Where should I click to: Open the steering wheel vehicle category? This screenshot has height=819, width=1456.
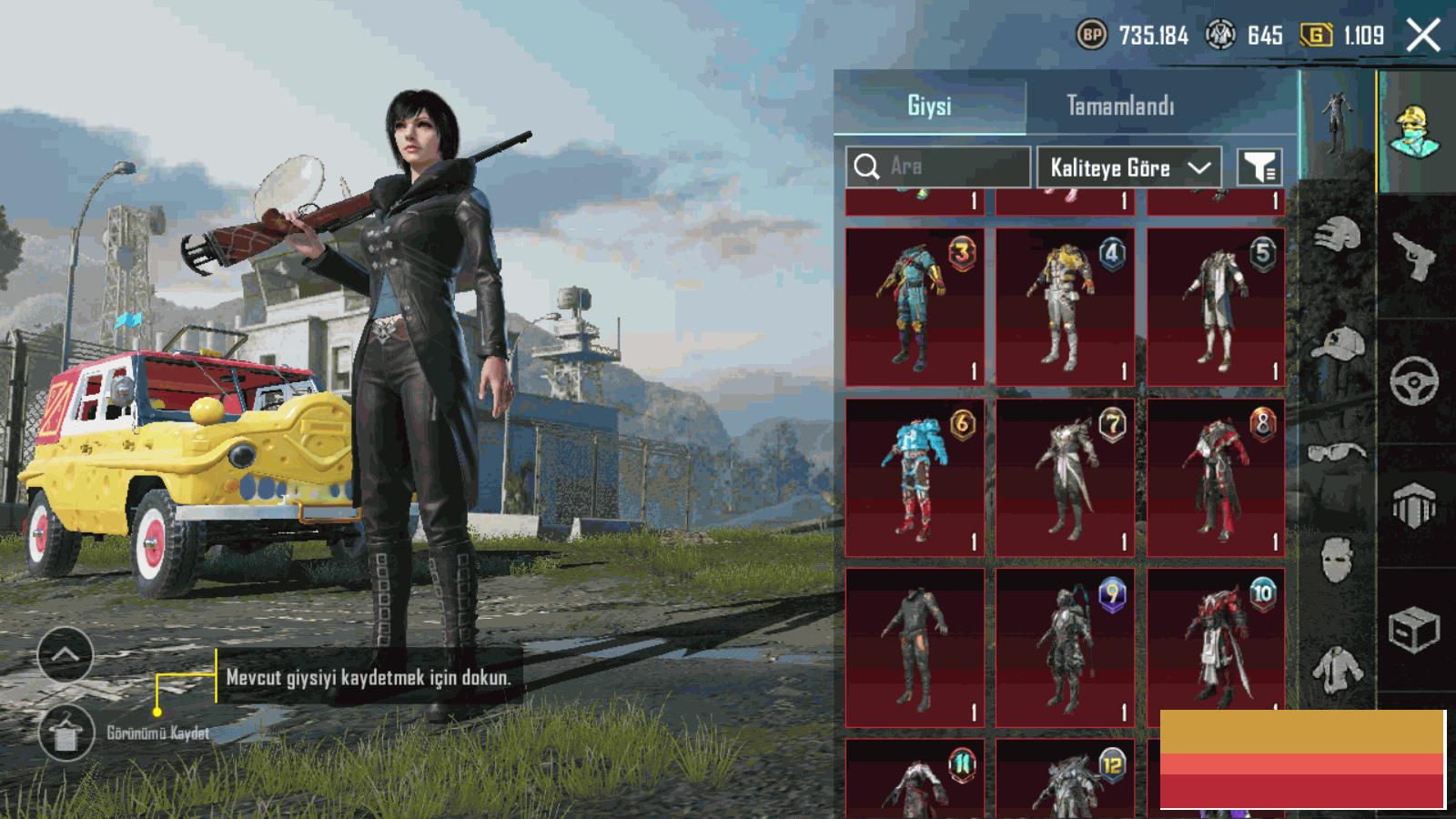pyautogui.click(x=1415, y=380)
